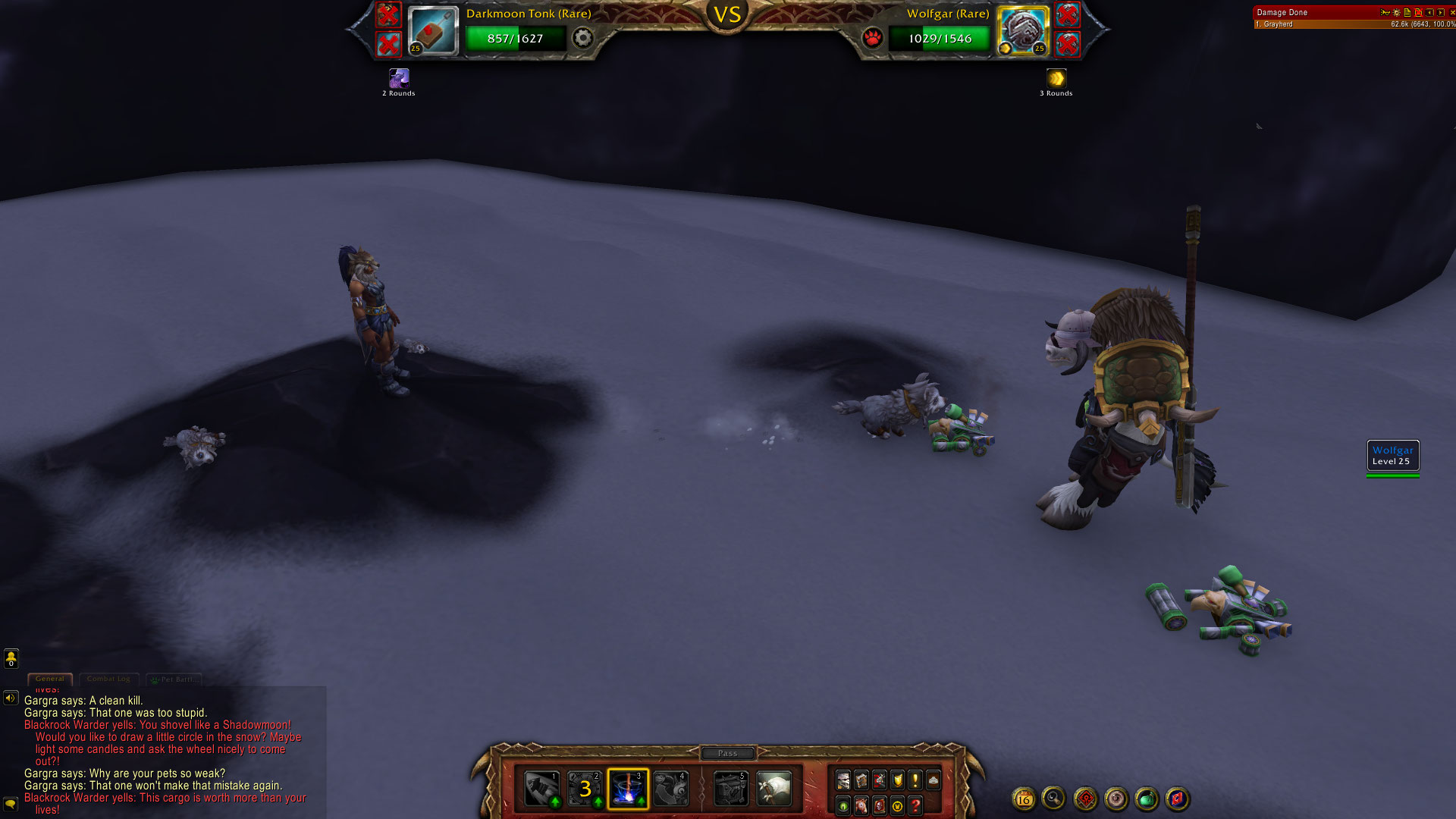The image size is (1456, 819).
Task: Open the calendar icon showing 16
Action: pos(1024,799)
